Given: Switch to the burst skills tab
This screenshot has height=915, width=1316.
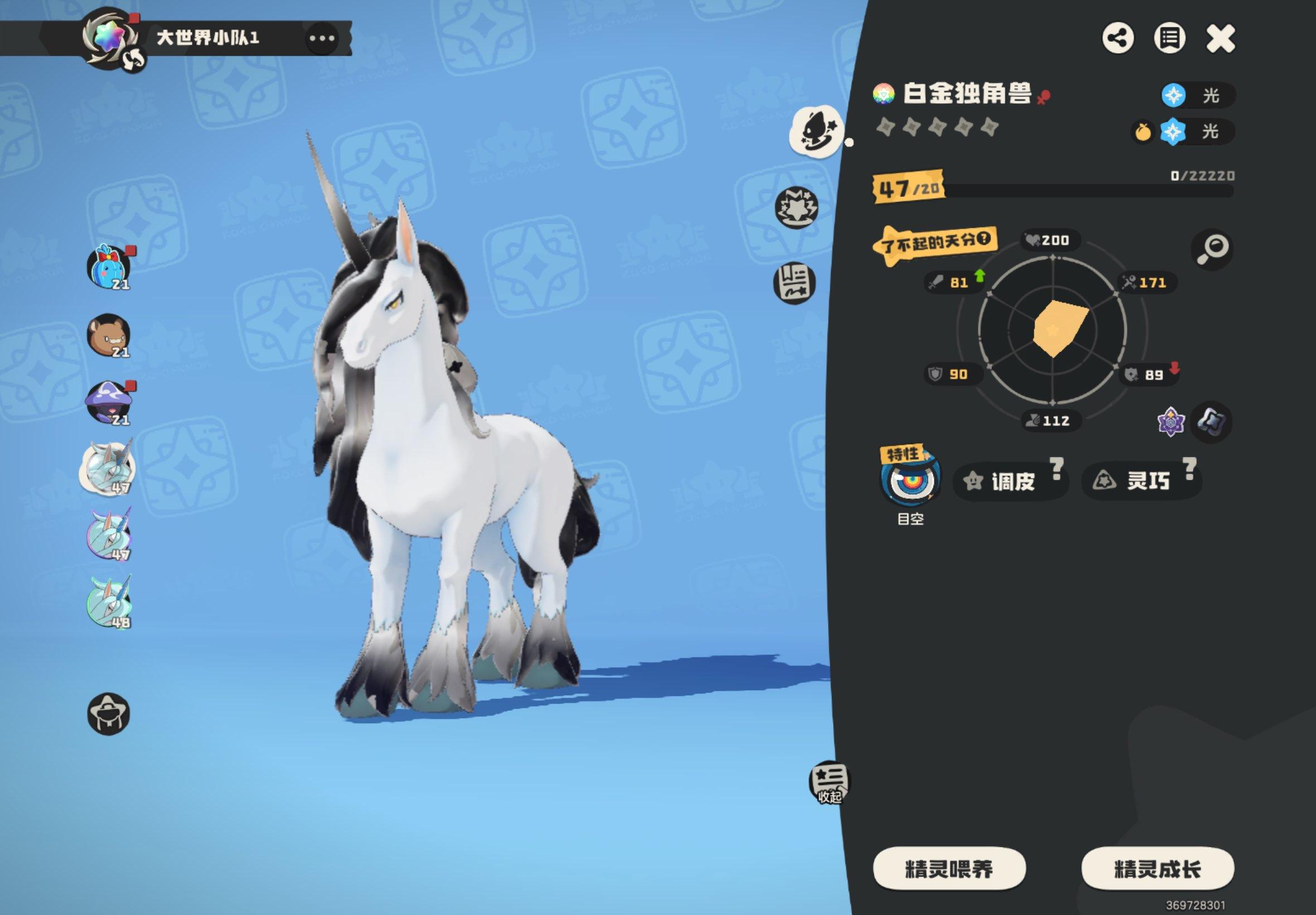Looking at the screenshot, I should pos(796,206).
